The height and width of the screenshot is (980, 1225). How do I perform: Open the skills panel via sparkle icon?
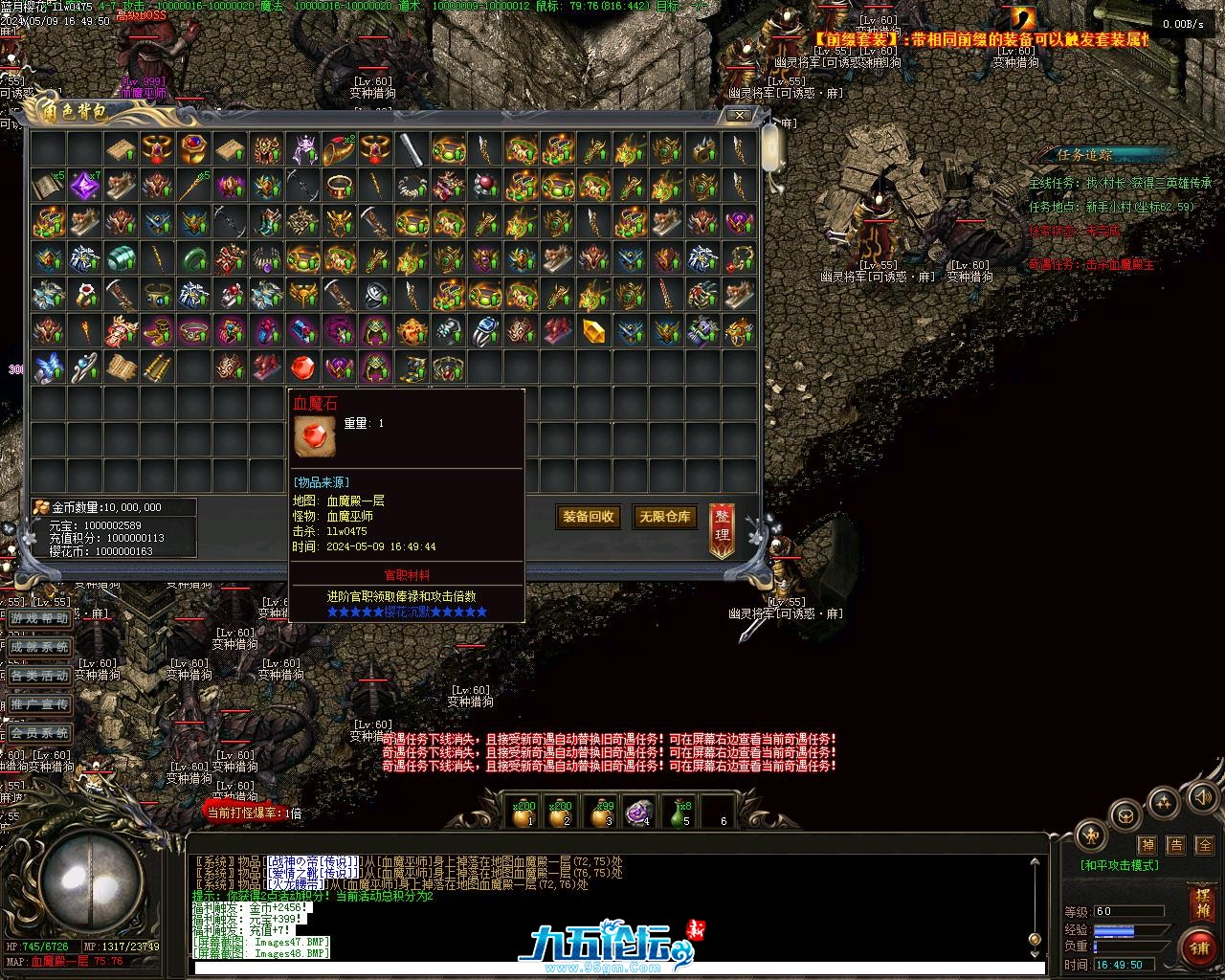tap(1164, 802)
